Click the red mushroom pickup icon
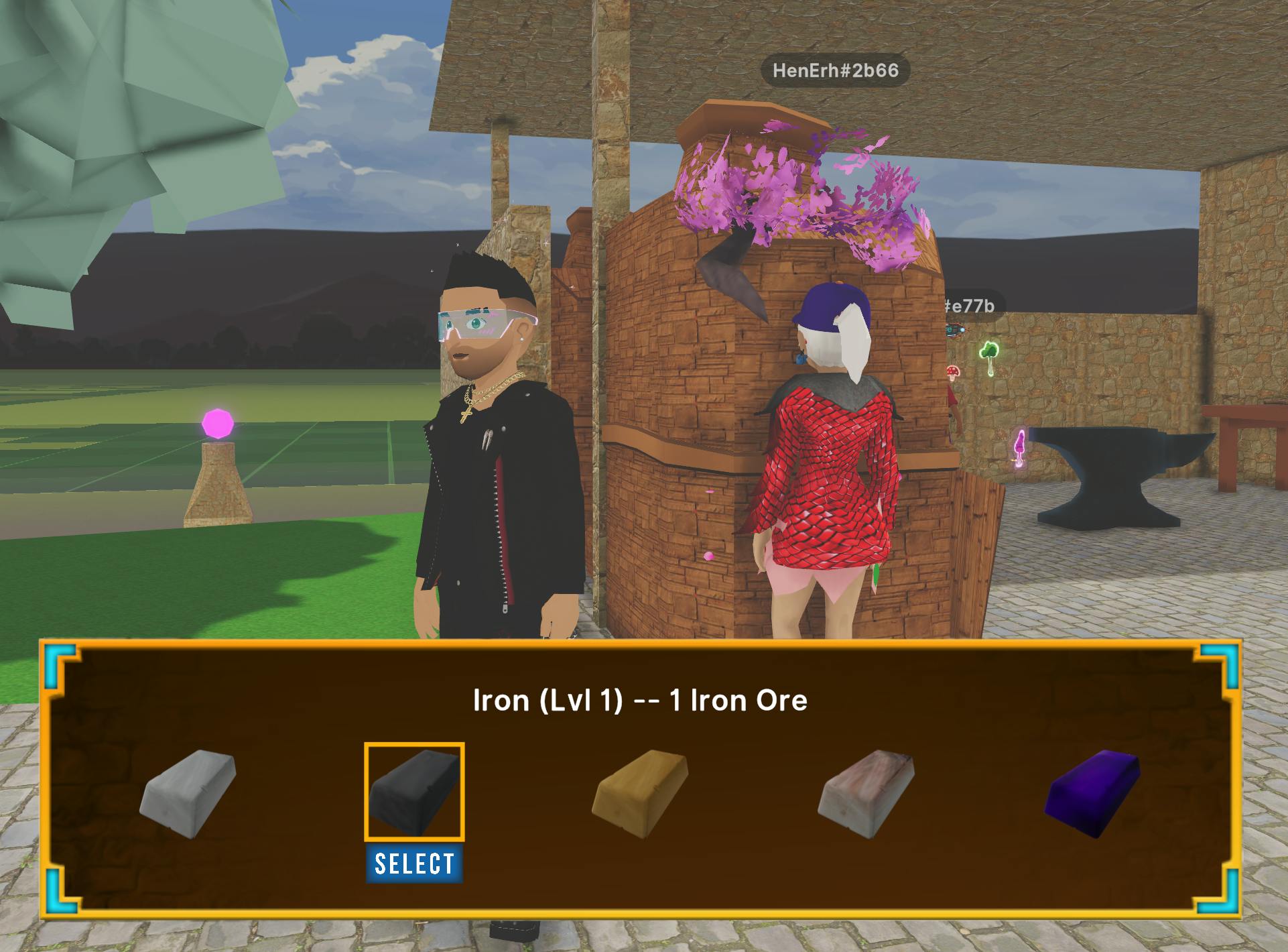 coord(952,371)
